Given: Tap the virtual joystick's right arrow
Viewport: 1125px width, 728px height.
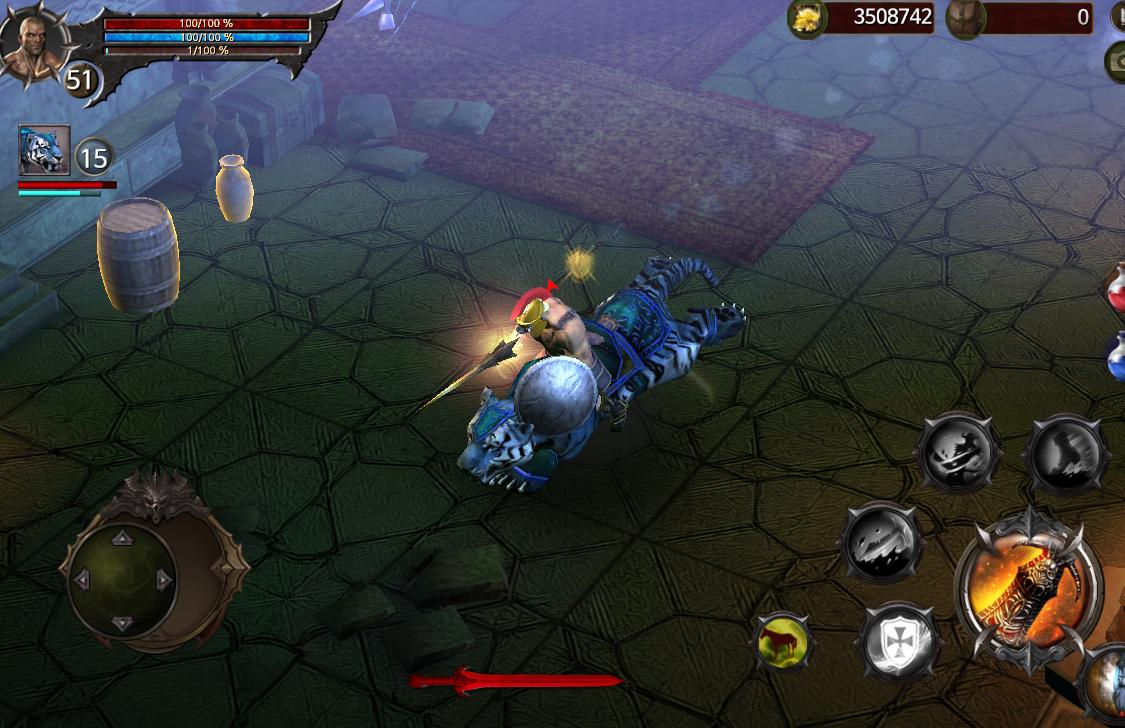Looking at the screenshot, I should click(x=163, y=580).
